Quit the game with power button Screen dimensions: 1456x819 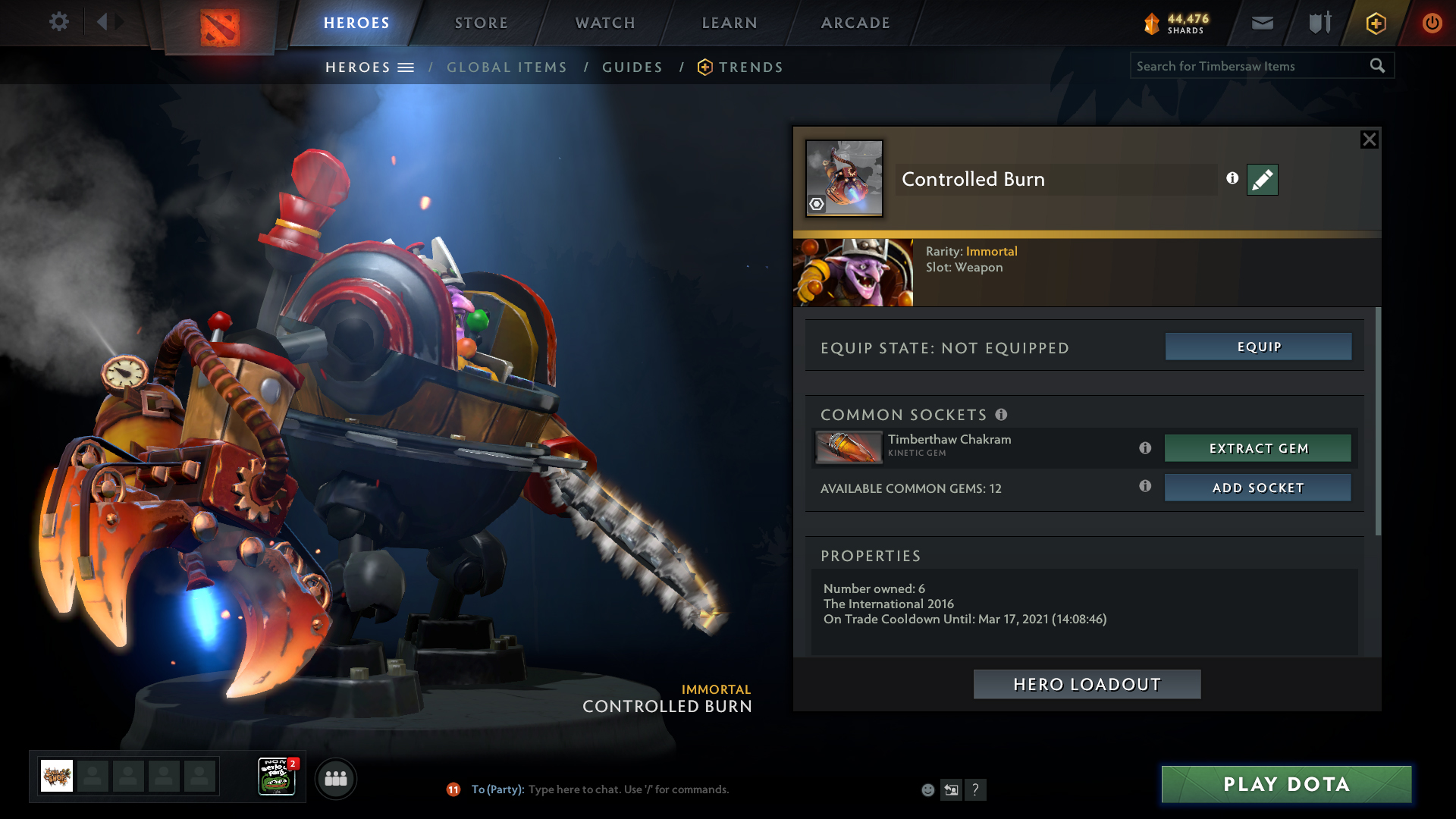(x=1432, y=24)
